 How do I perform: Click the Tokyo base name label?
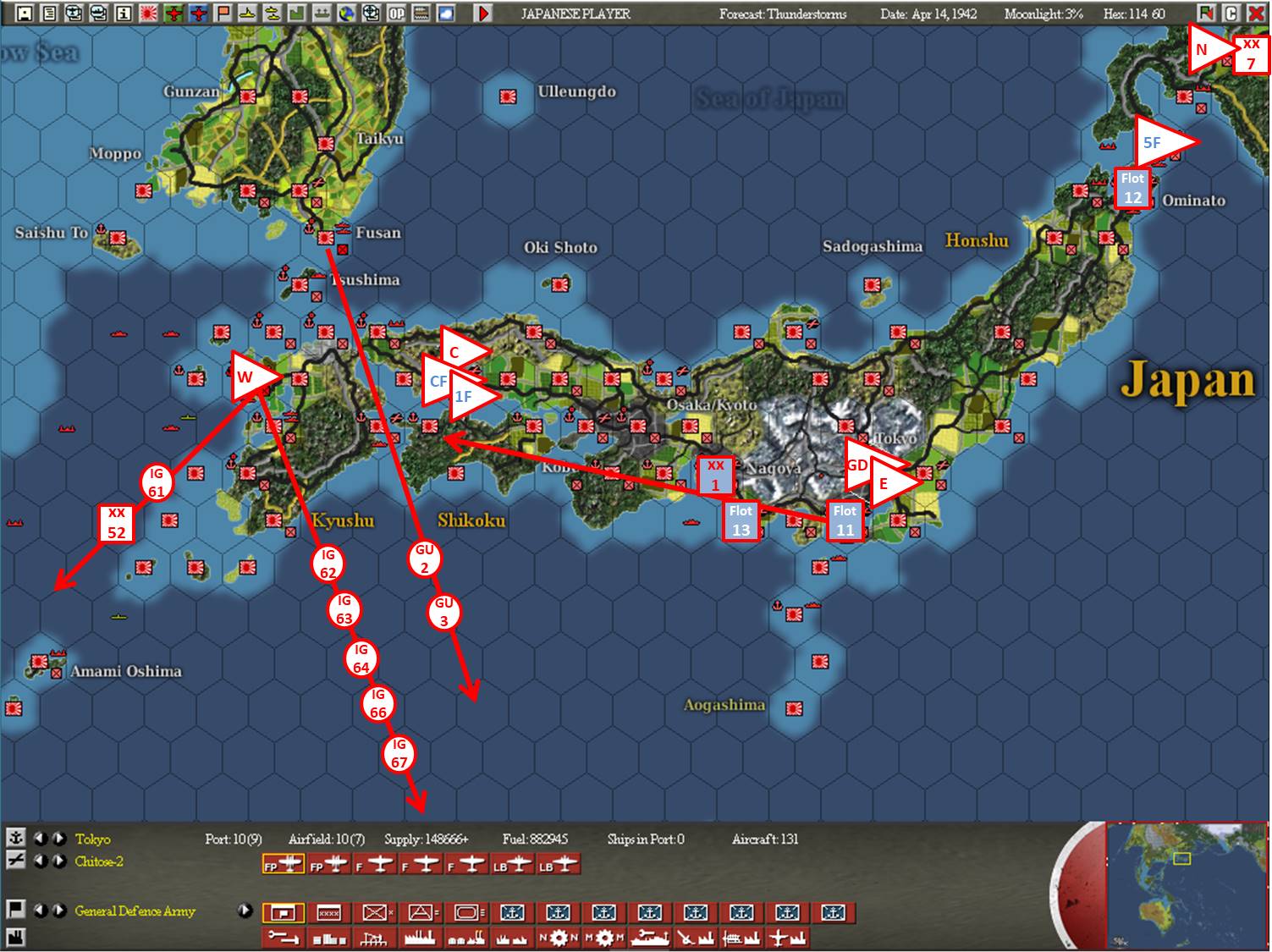[93, 840]
